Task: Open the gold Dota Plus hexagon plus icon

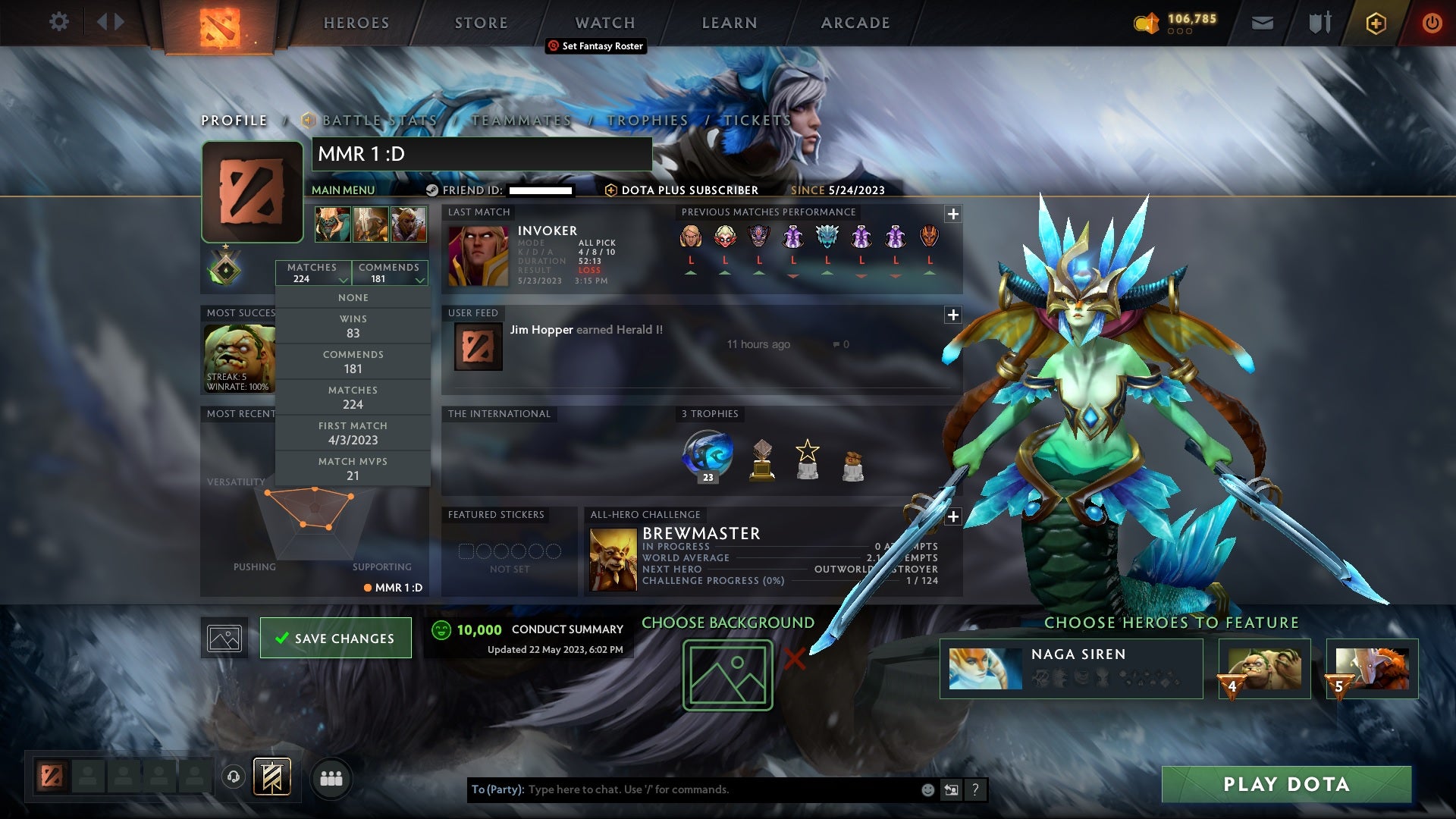Action: 1377,24
